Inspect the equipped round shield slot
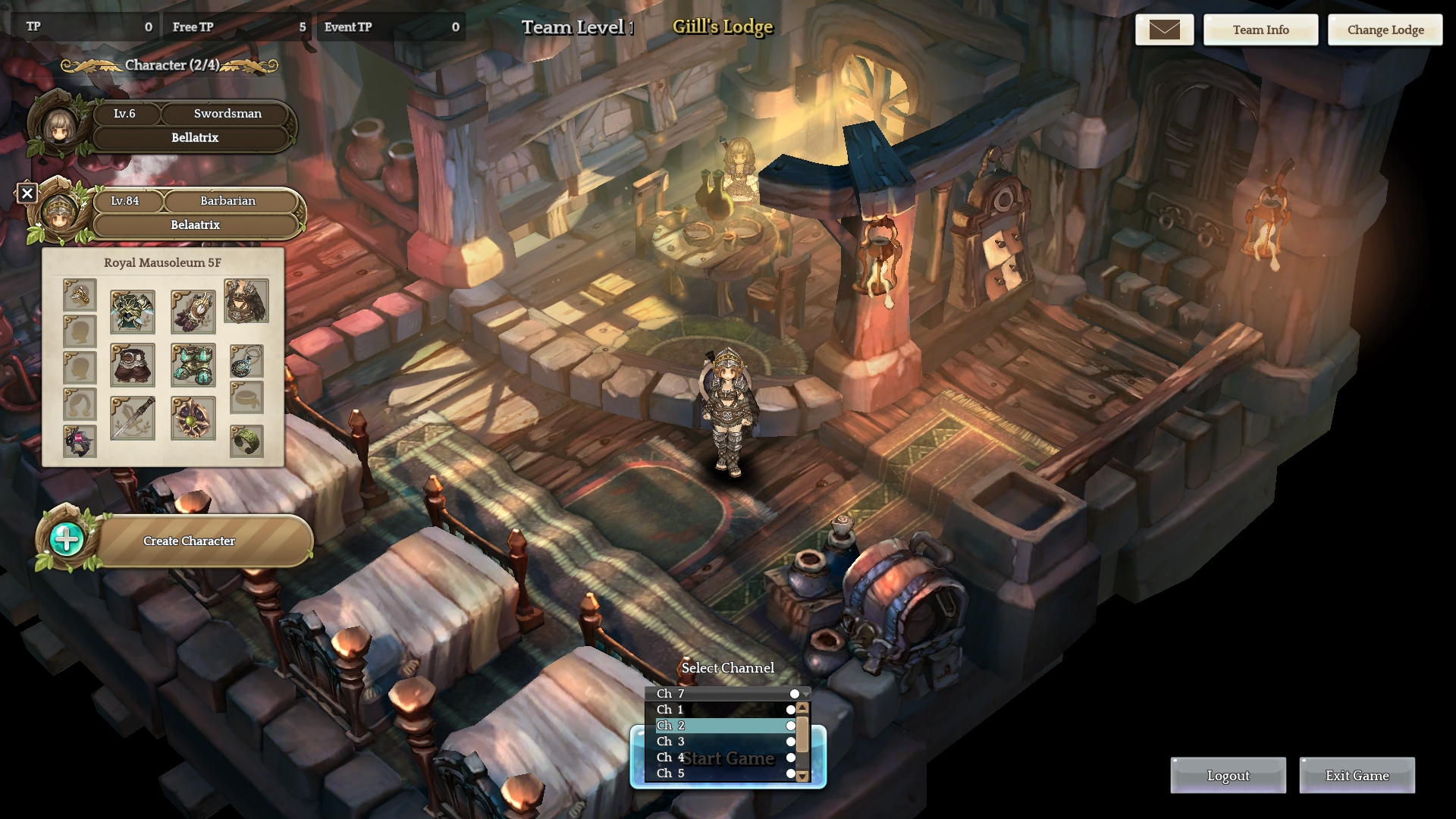The image size is (1456, 819). 193,418
